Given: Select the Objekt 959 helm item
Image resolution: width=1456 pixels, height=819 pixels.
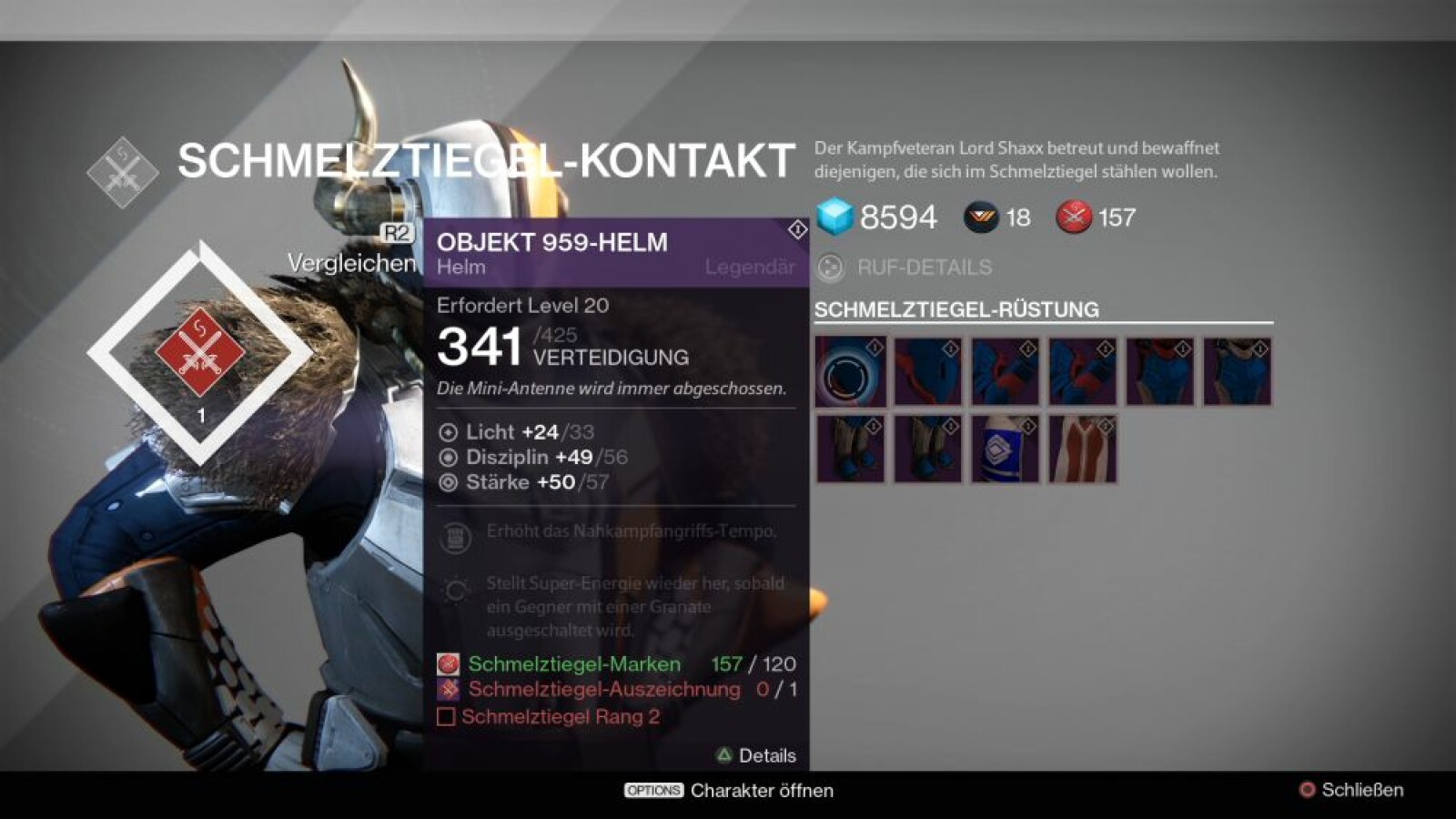Looking at the screenshot, I should 927,371.
